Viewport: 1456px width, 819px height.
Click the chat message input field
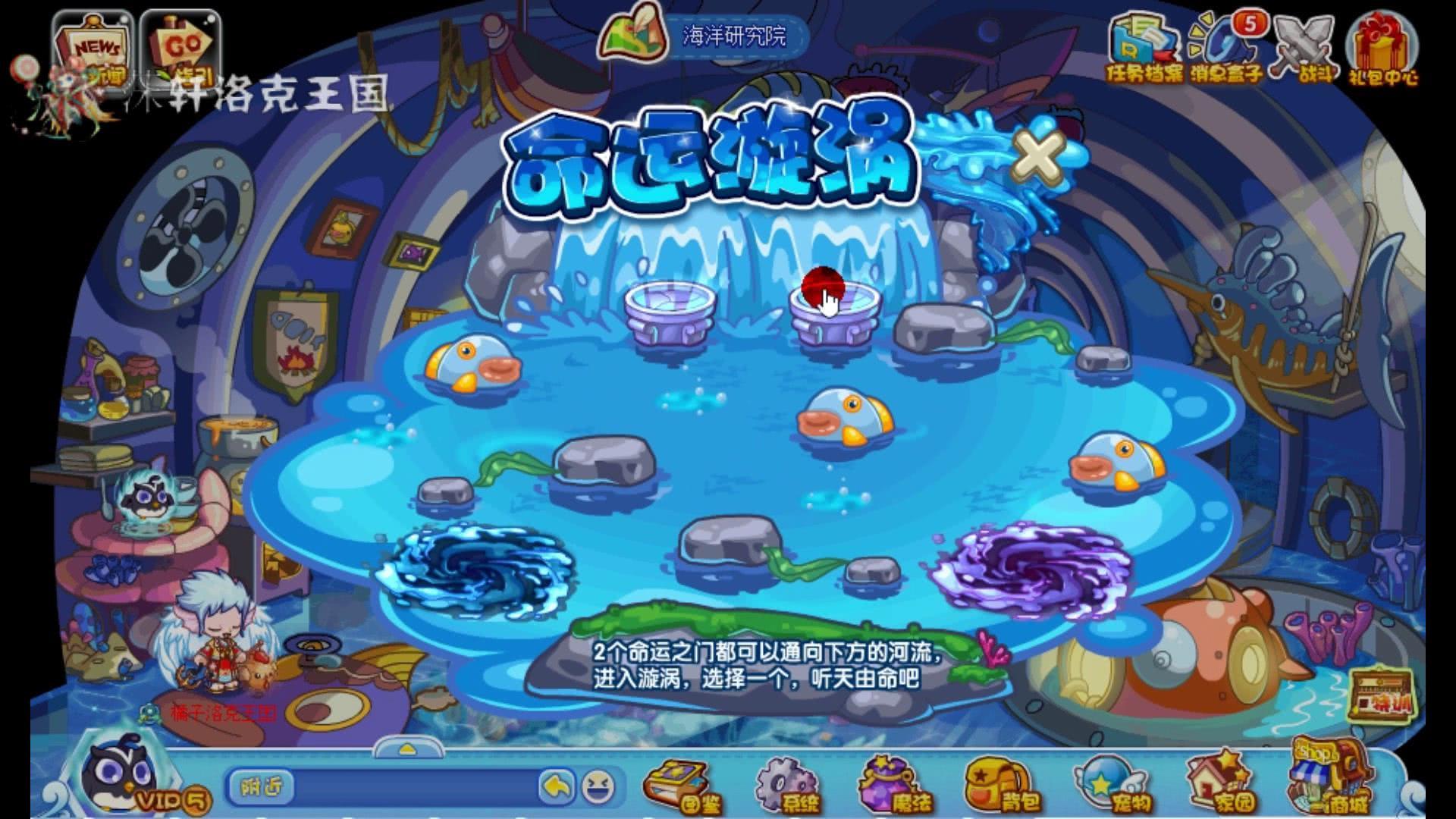(417, 789)
